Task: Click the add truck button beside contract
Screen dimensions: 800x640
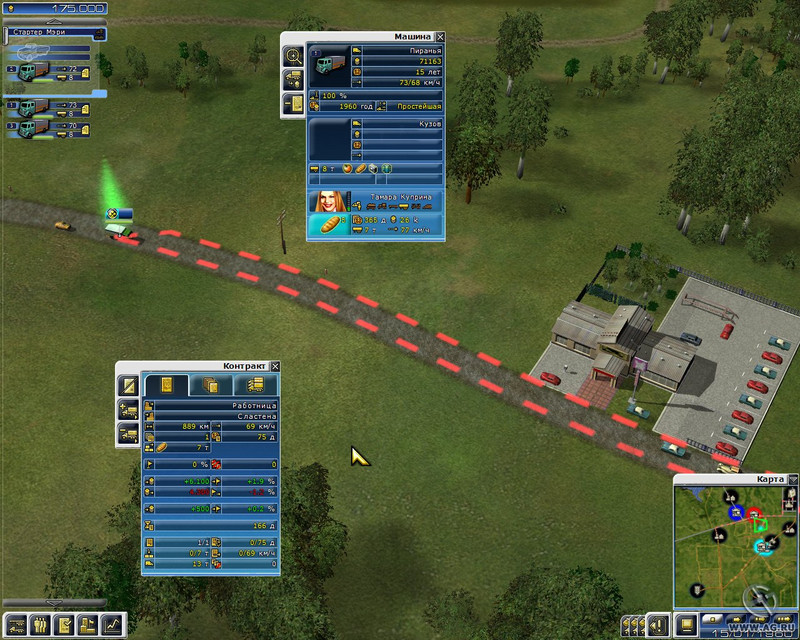Action: pos(128,408)
